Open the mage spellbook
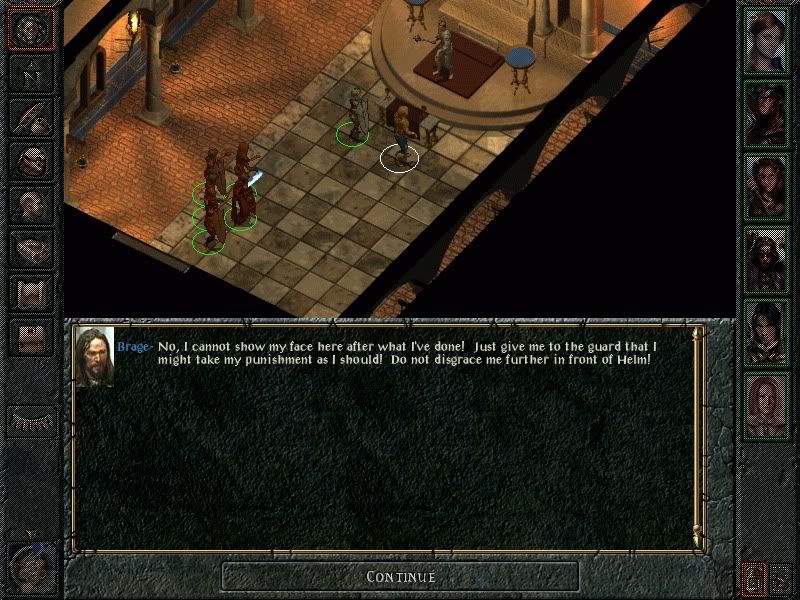Image resolution: width=800 pixels, height=600 pixels. [x=31, y=247]
